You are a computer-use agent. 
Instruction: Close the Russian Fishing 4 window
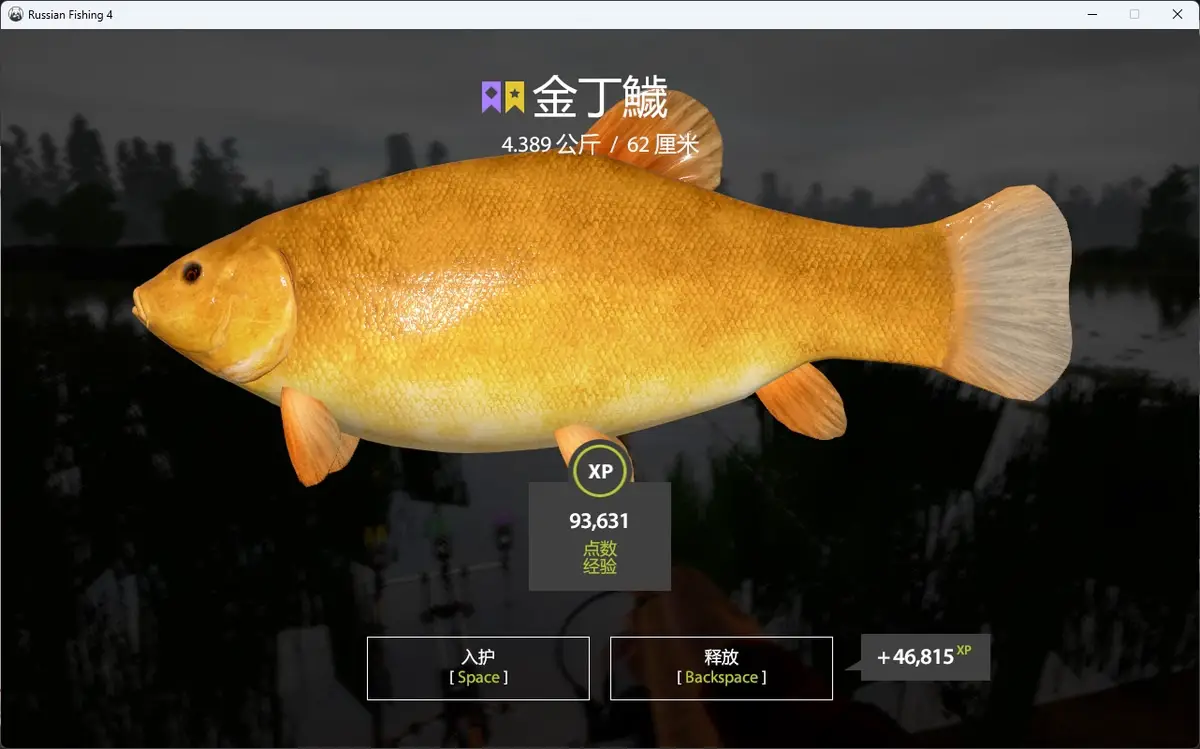click(x=1177, y=14)
